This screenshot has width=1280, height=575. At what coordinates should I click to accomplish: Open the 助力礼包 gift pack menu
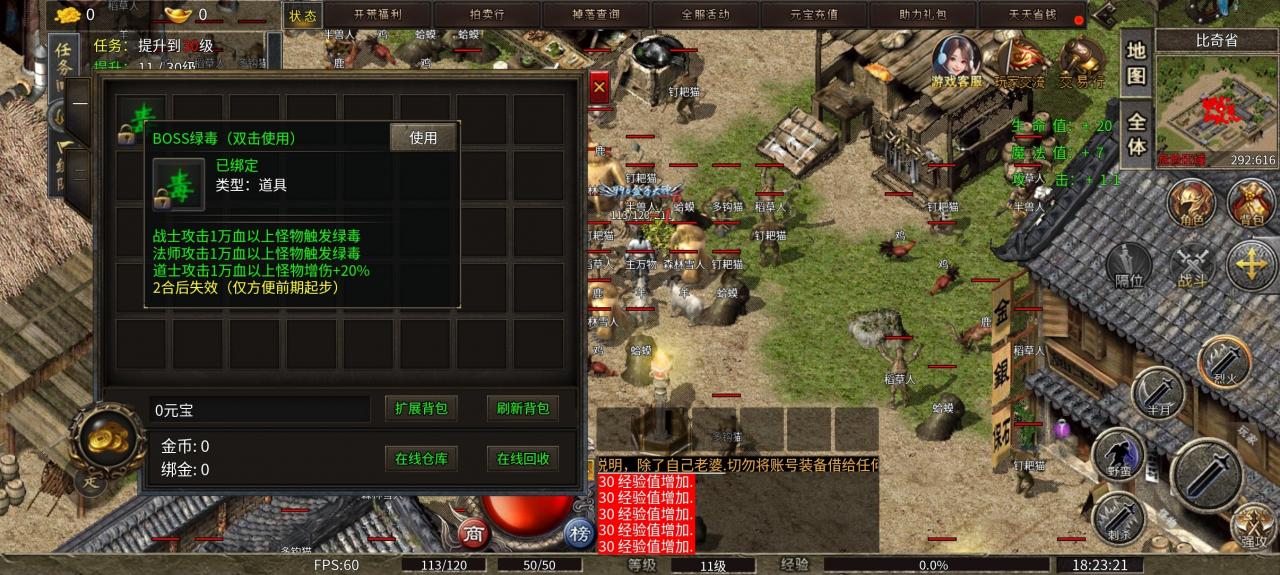pyautogui.click(x=922, y=15)
